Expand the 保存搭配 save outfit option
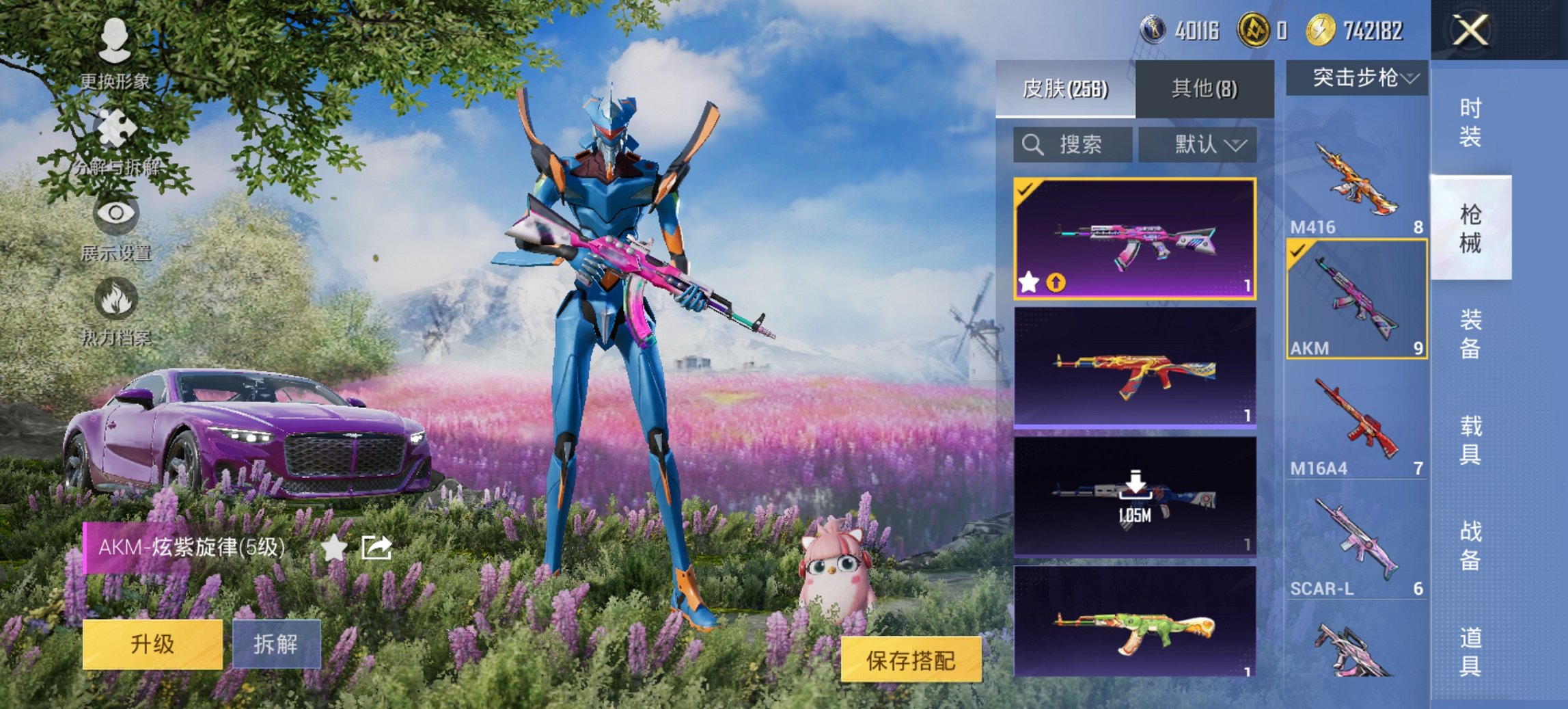The width and height of the screenshot is (1568, 709). 912,660
